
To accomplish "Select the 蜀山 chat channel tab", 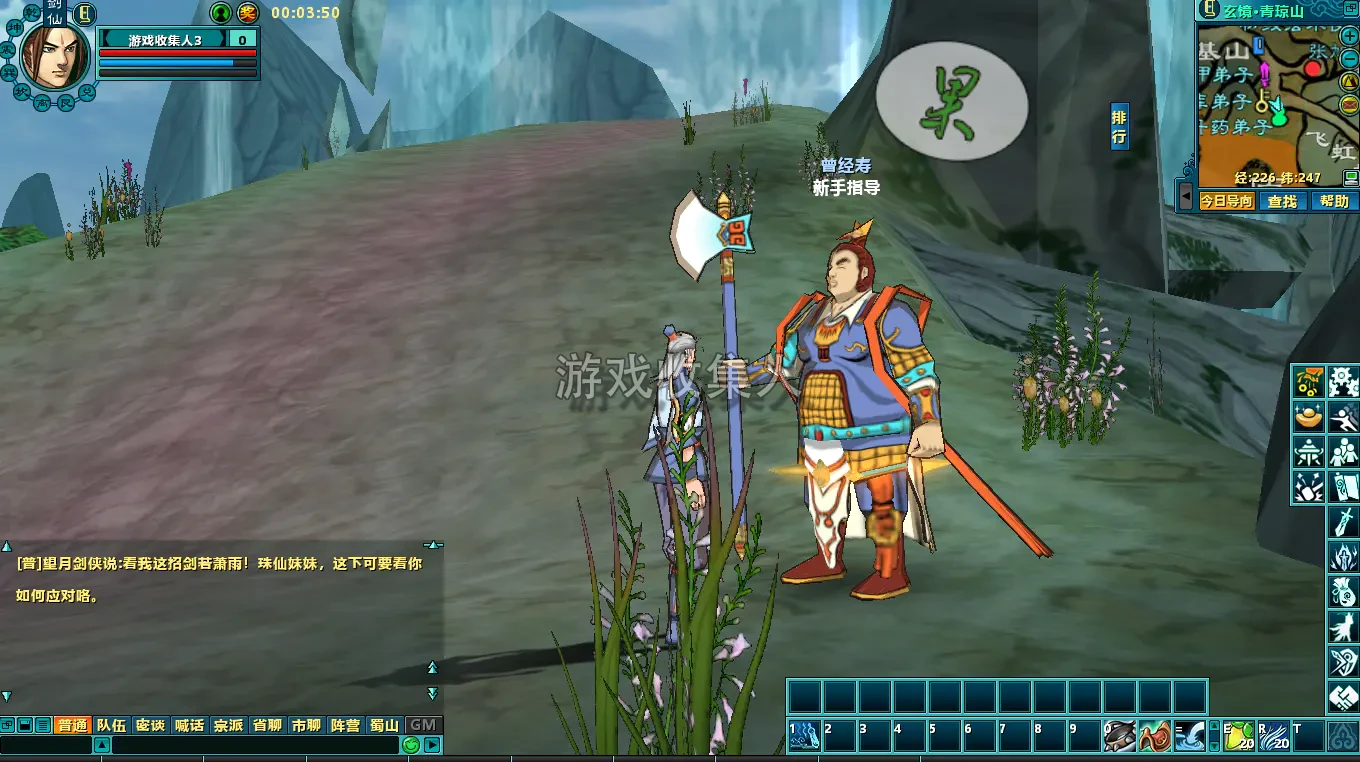I will 384,725.
